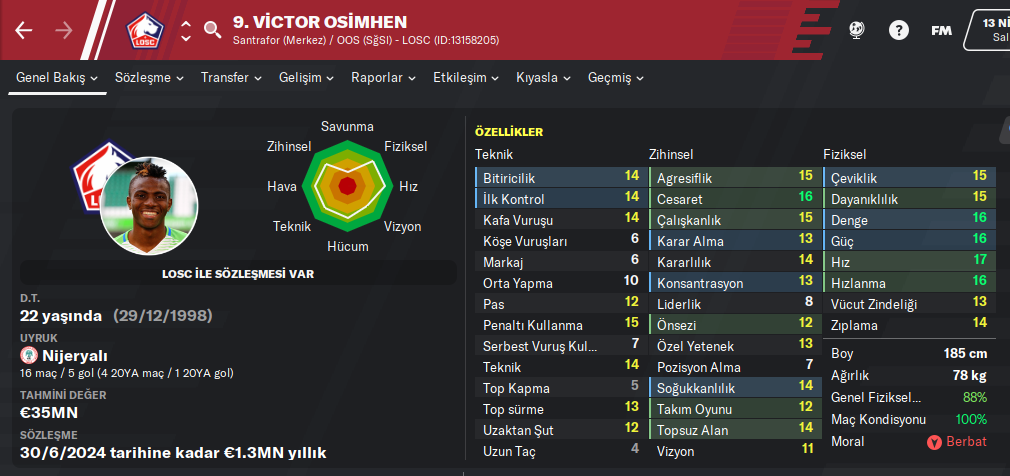The height and width of the screenshot is (476, 1010).
Task: Open the Etkileşim menu
Action: coord(466,77)
